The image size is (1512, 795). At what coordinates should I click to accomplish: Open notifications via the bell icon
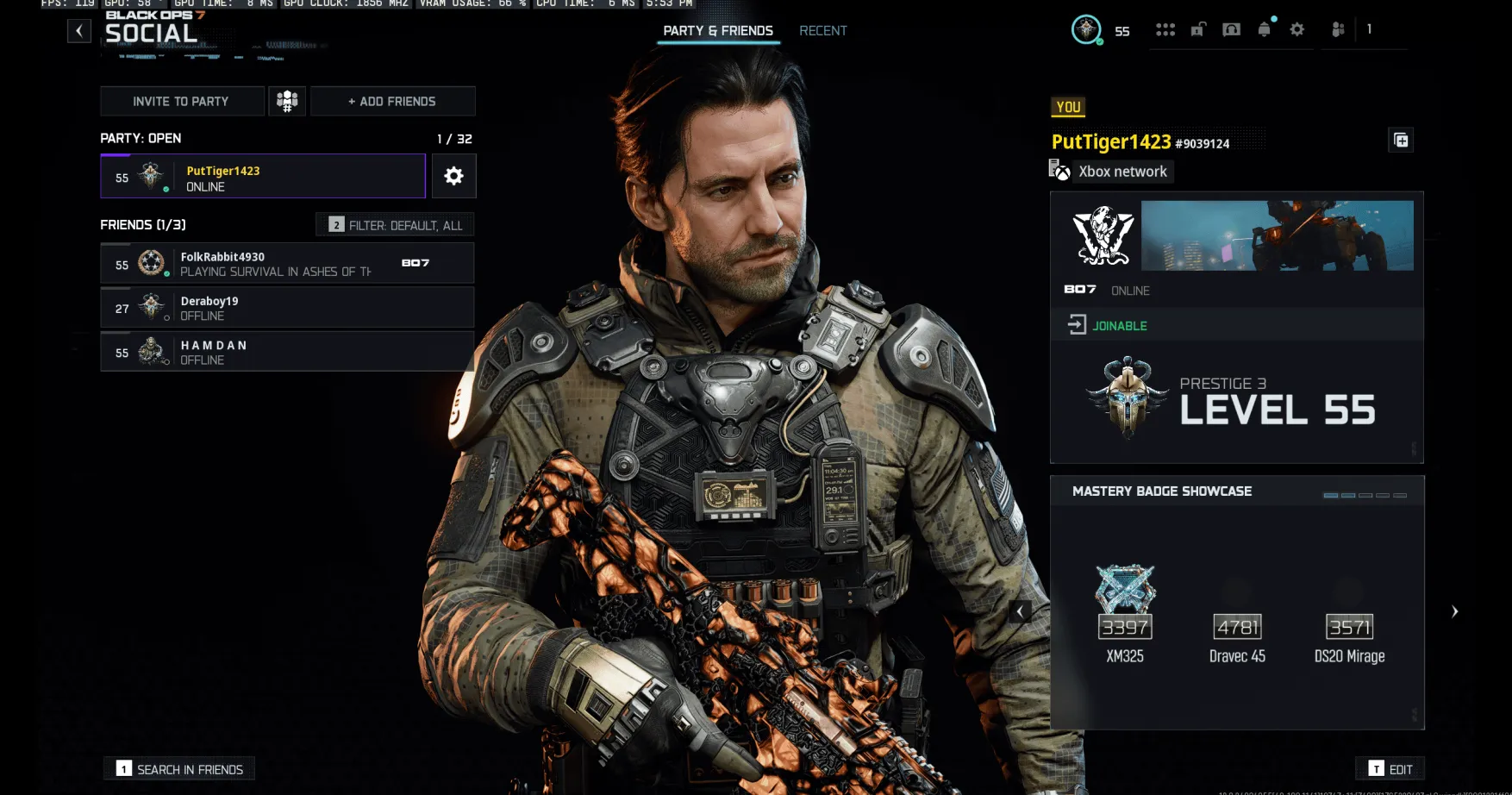click(1263, 28)
